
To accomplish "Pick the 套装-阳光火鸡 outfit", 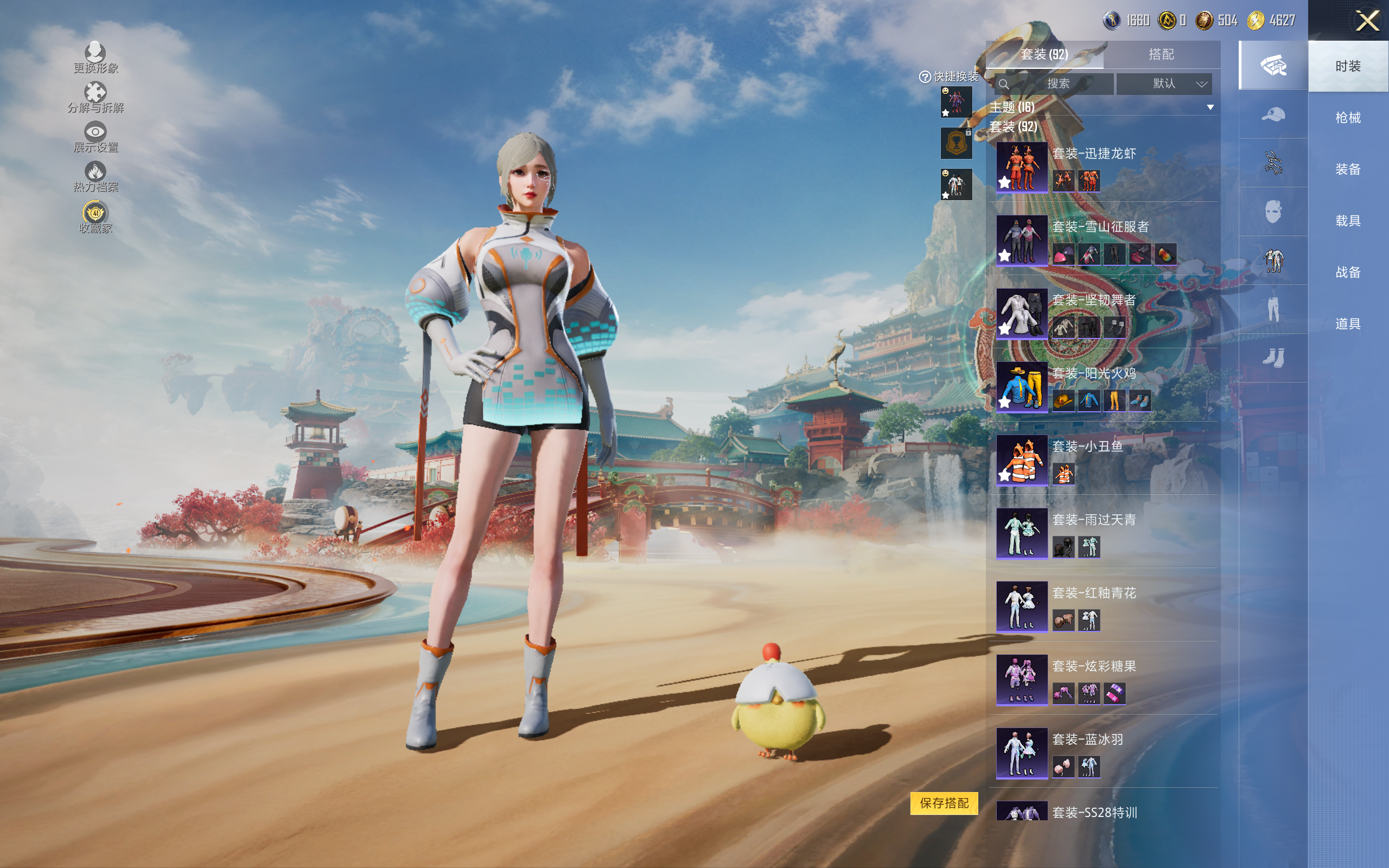I will [x=1022, y=386].
